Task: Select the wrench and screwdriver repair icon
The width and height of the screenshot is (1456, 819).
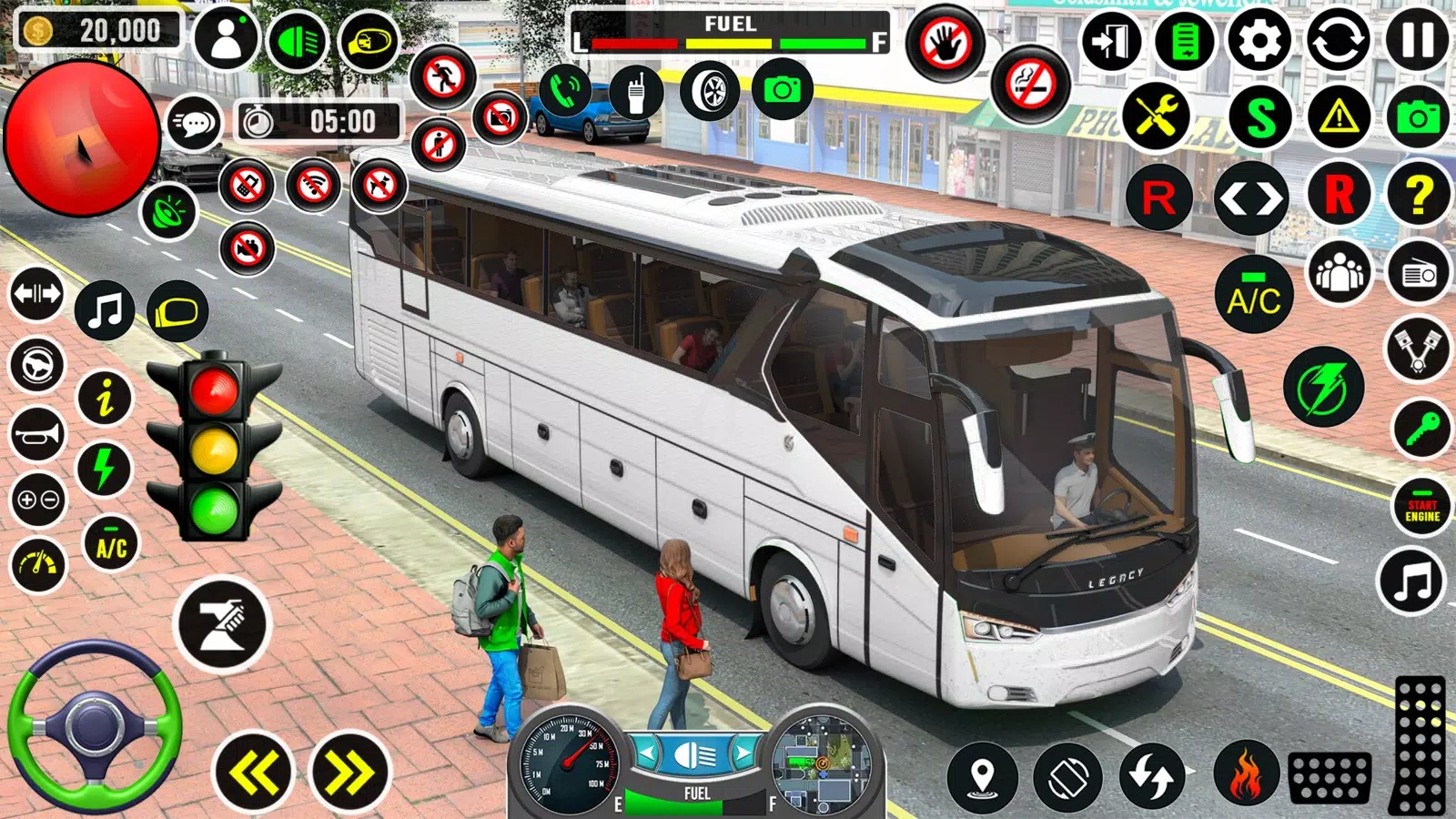Action: pos(1156,117)
